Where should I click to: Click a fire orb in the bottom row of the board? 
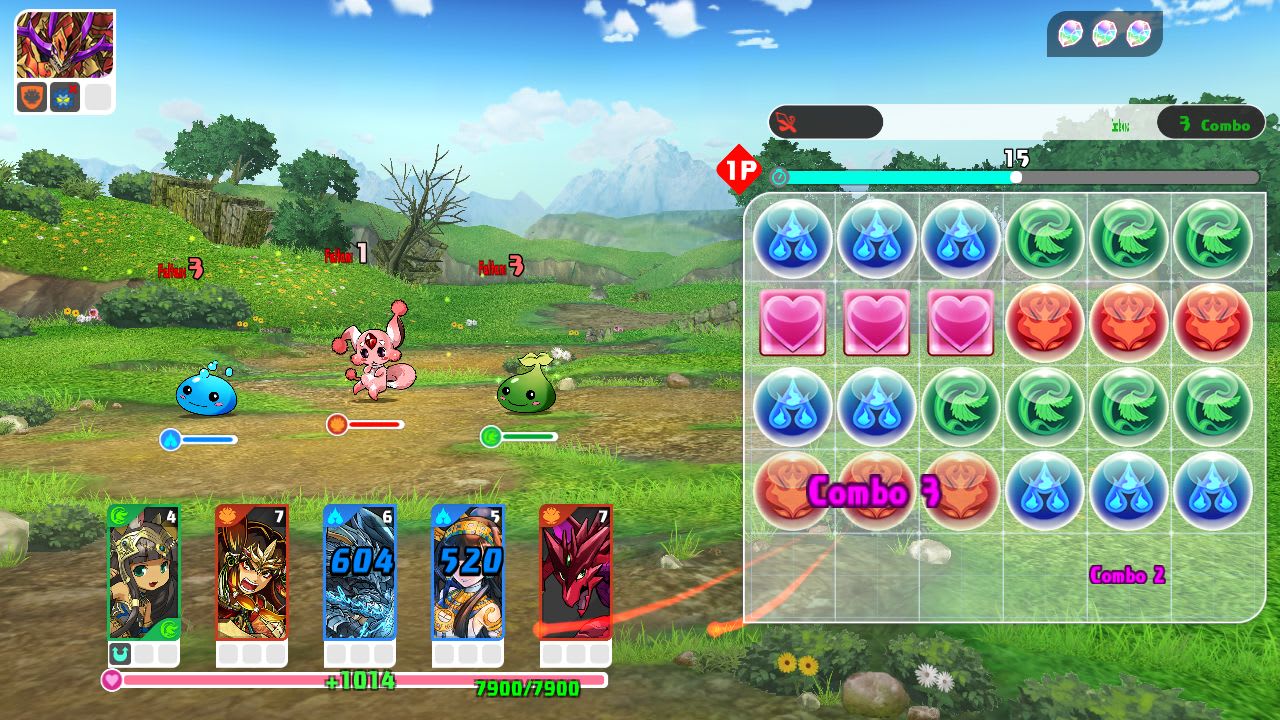pos(876,490)
